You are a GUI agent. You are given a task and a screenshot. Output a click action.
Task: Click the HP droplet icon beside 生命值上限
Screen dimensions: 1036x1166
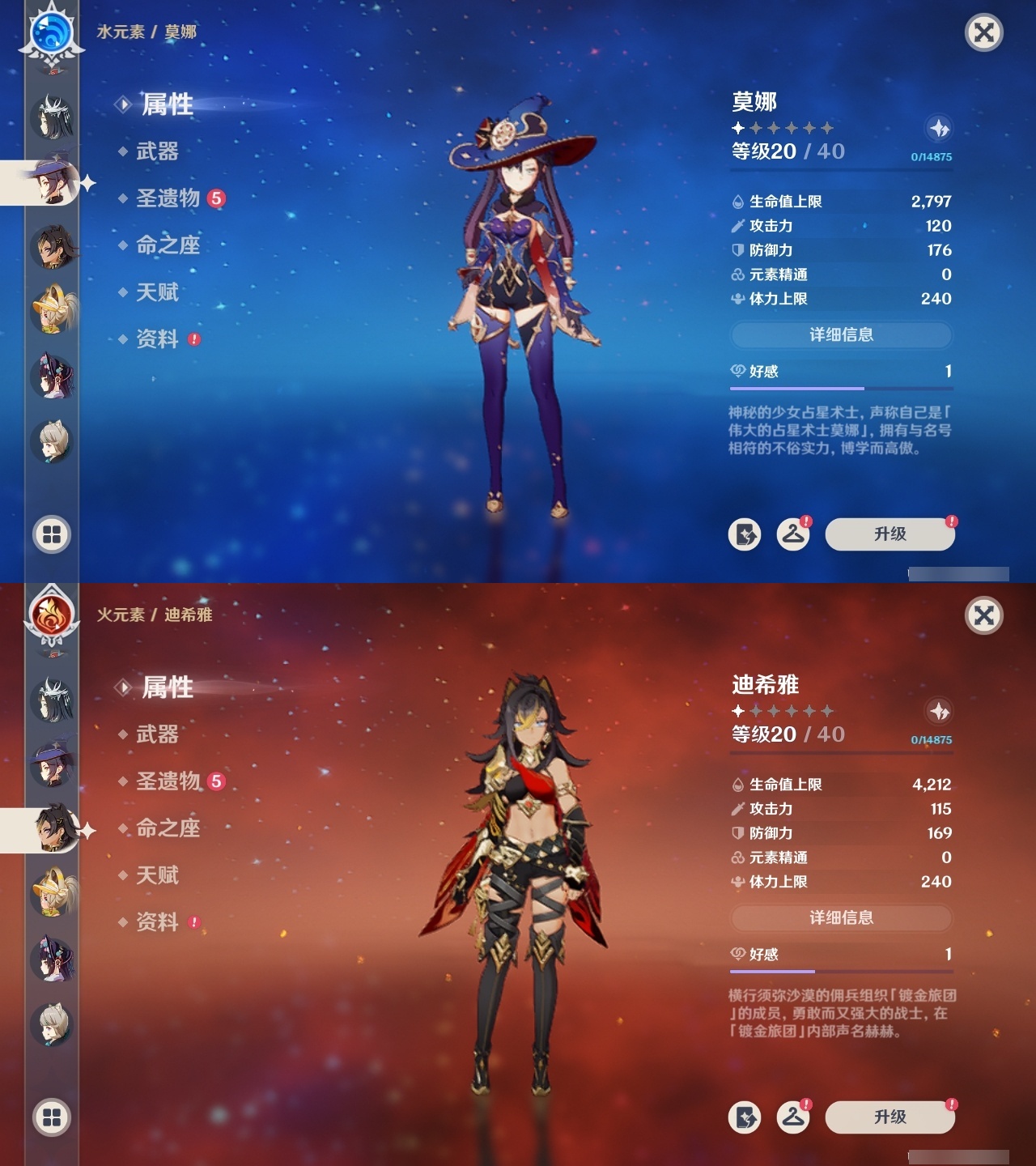737,203
